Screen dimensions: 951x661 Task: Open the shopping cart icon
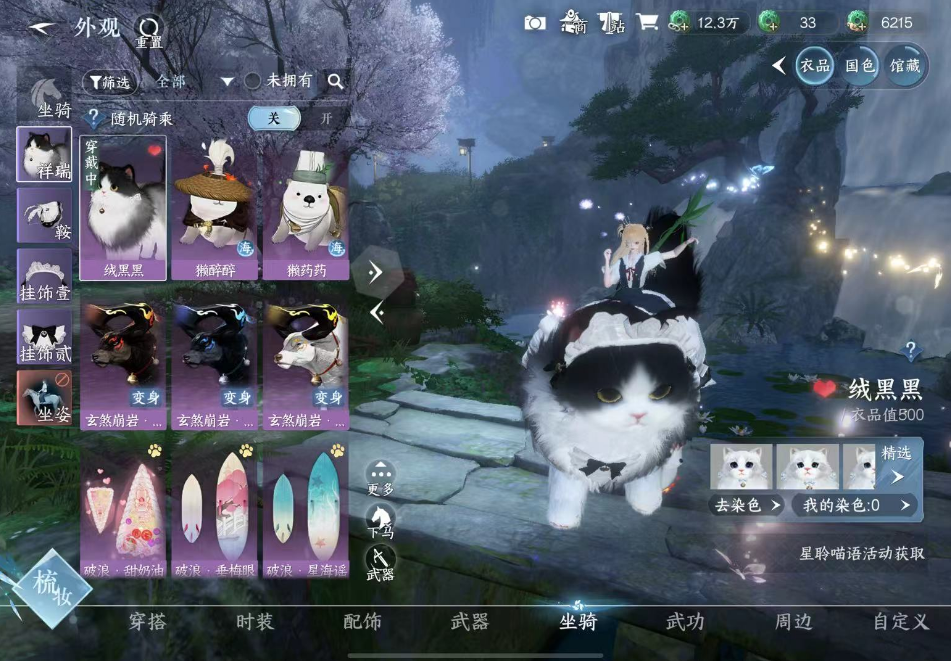pyautogui.click(x=647, y=22)
